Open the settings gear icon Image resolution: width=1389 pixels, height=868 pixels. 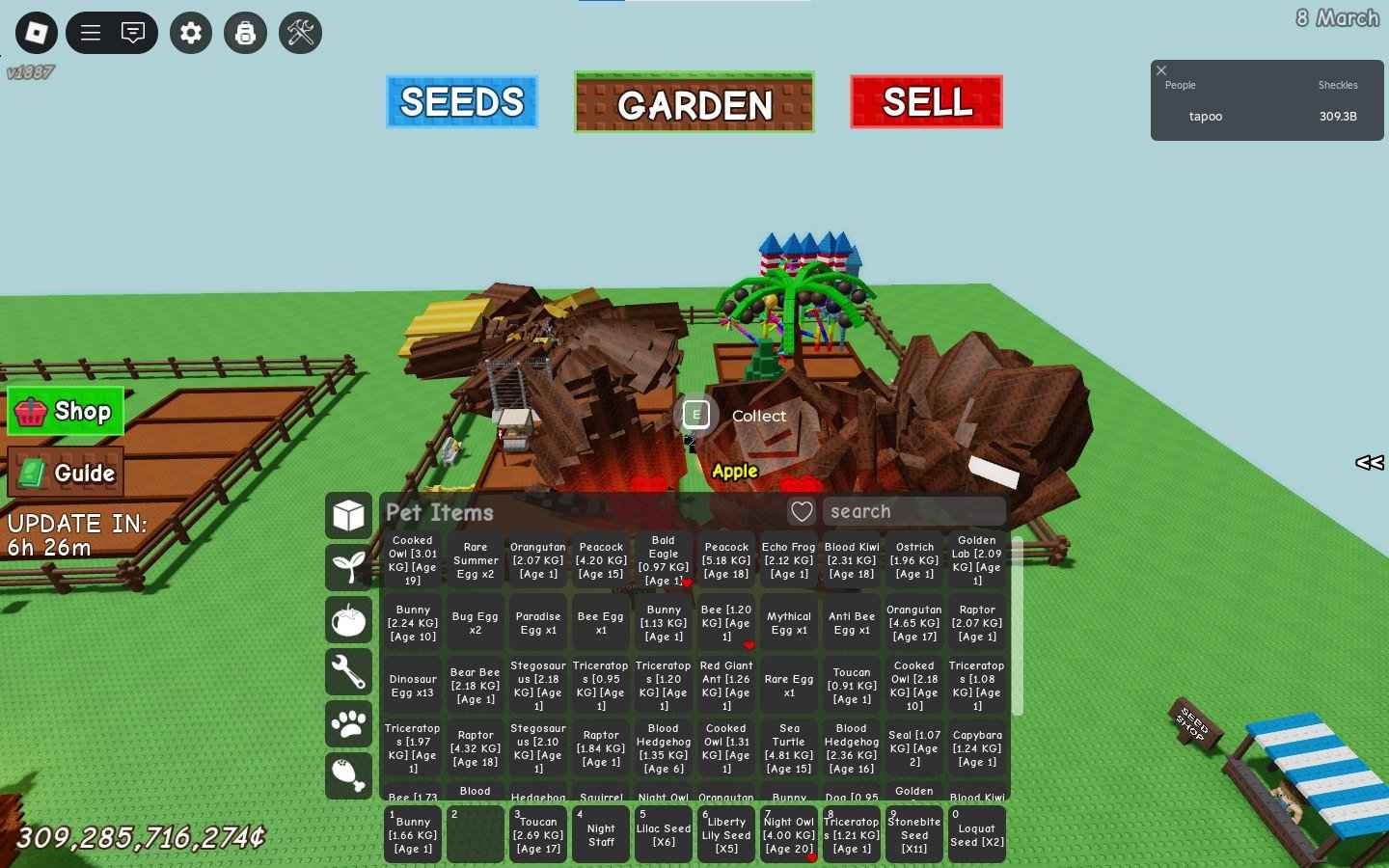coord(190,32)
